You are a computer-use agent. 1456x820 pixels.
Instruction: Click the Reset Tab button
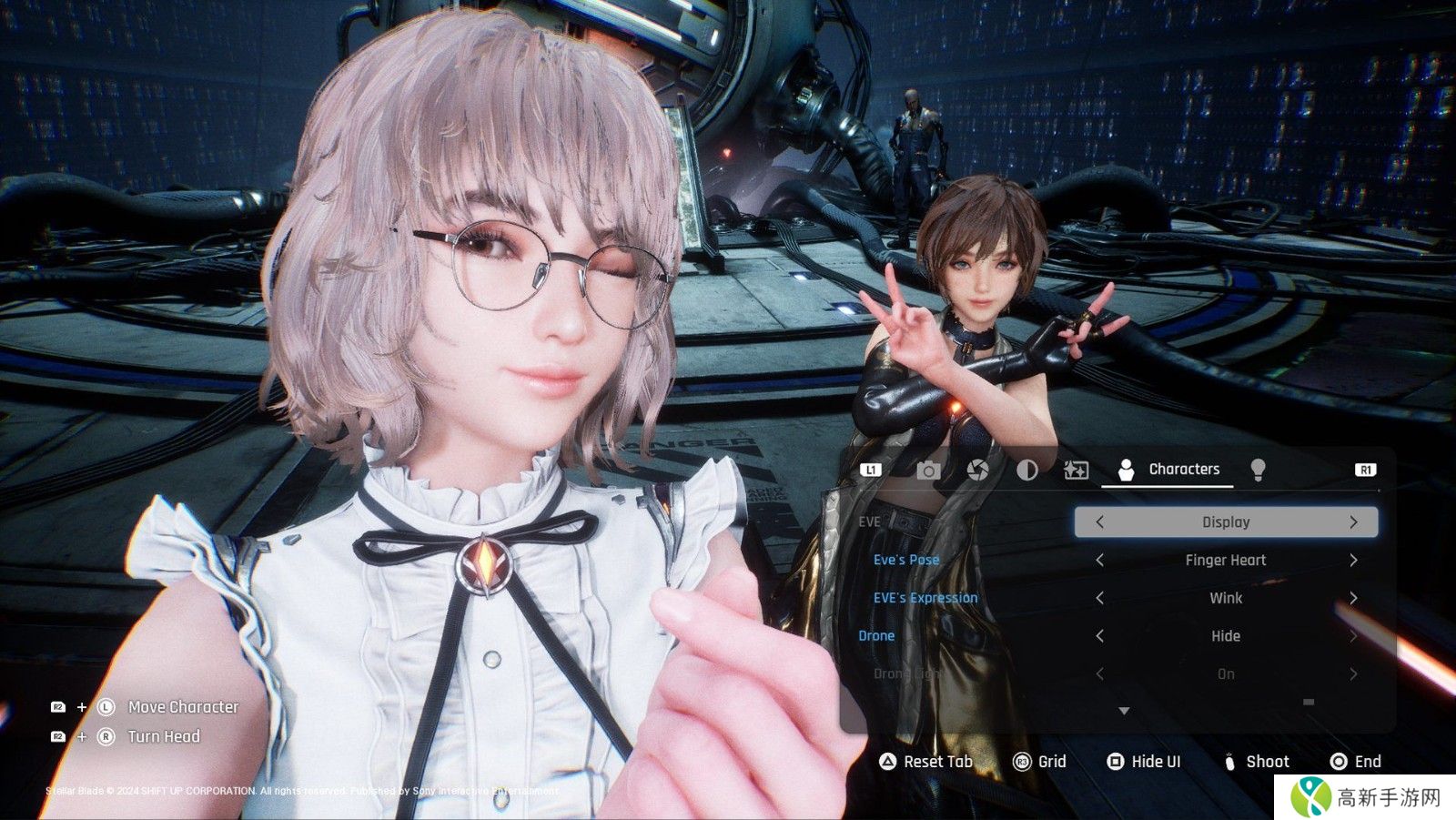coord(926,762)
